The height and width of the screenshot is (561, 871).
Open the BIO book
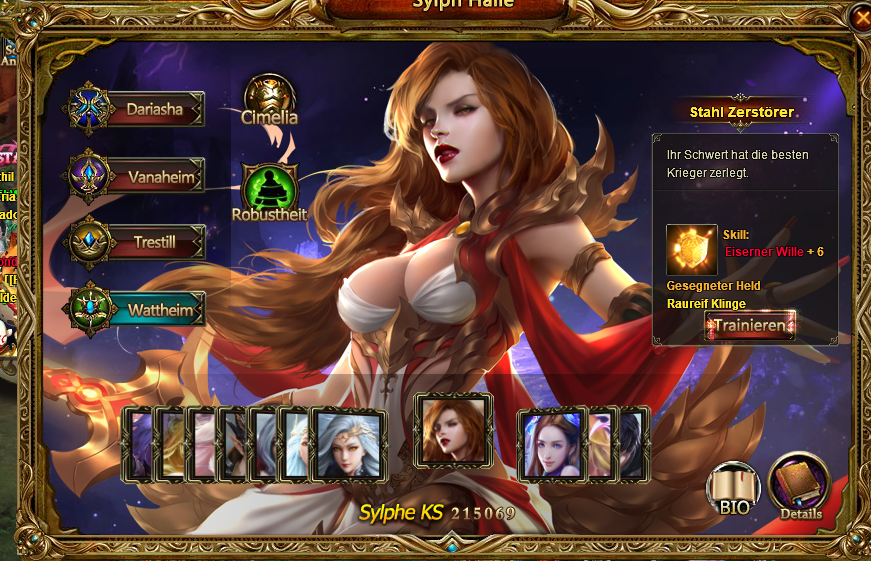[733, 487]
